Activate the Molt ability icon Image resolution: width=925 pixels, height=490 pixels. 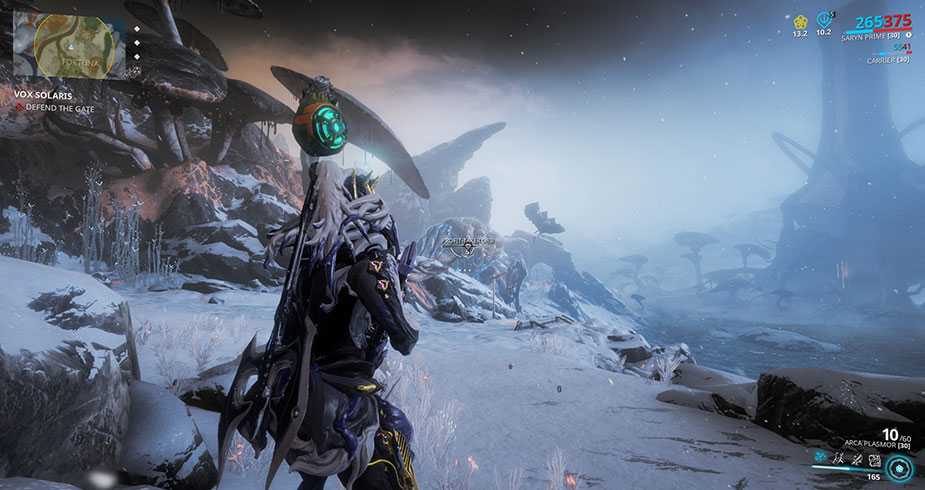[840, 460]
